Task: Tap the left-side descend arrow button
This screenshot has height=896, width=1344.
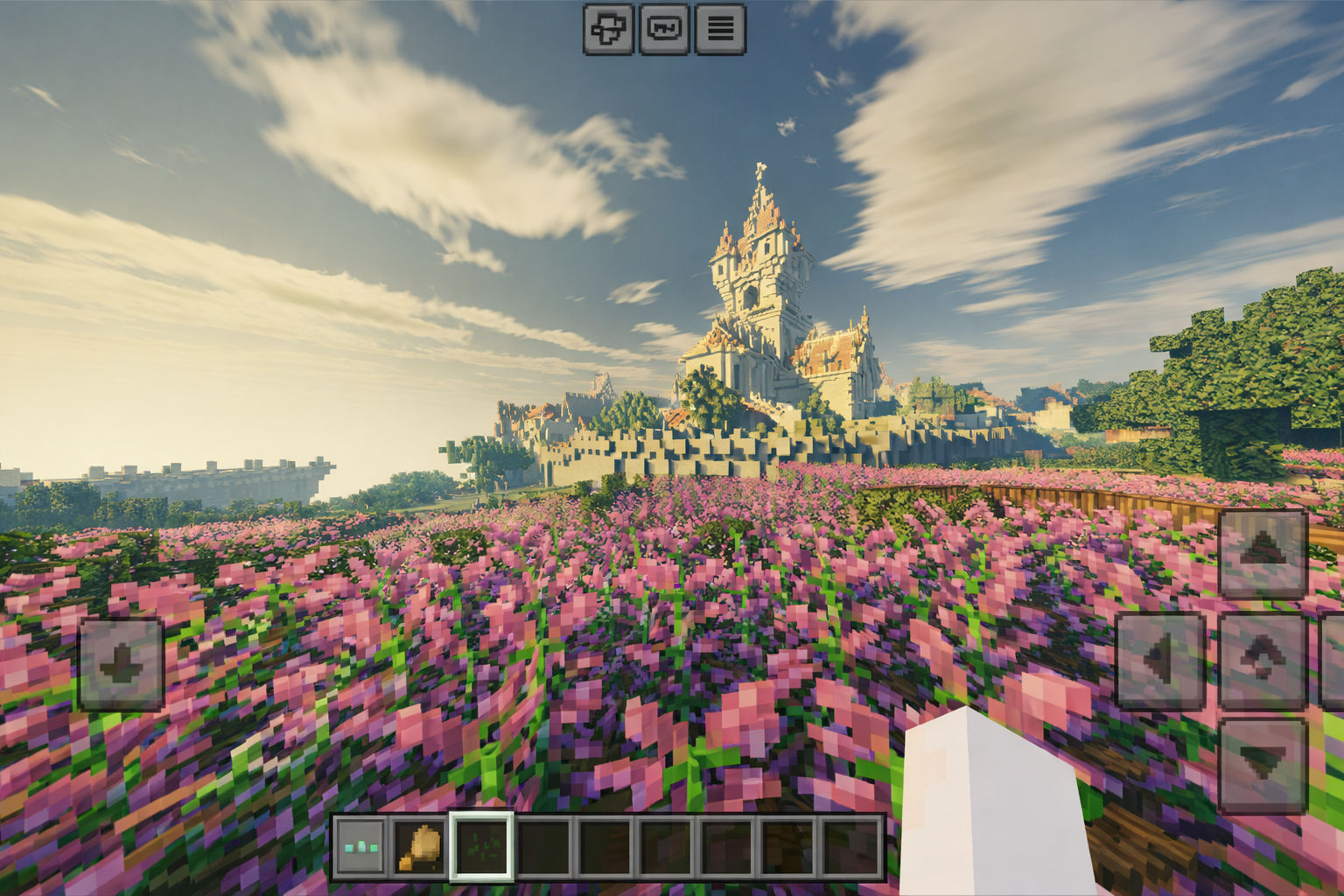Action: [x=121, y=664]
